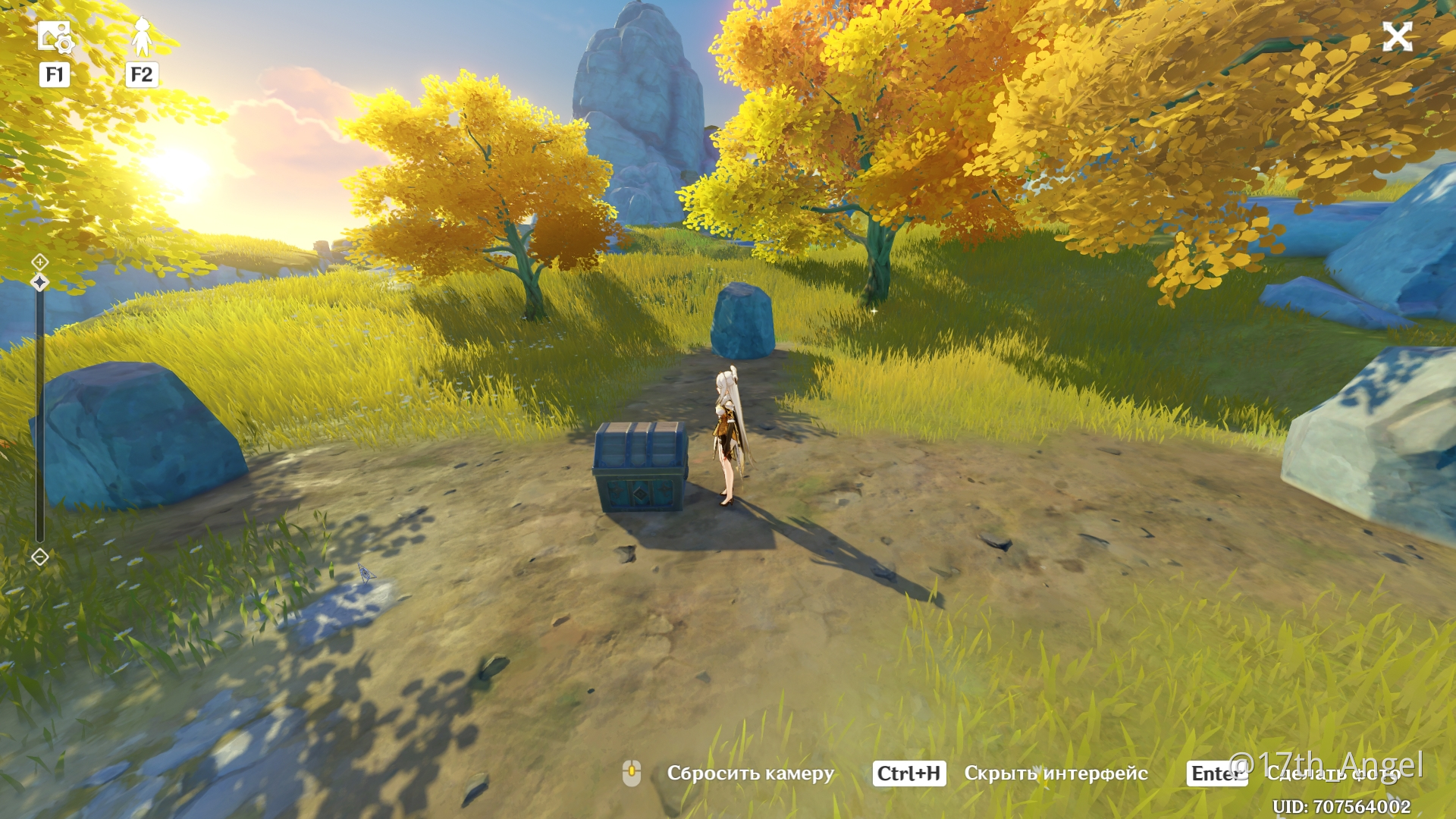Choose "Сделать фото" to take a photo
The height and width of the screenshot is (819, 1456).
[1332, 773]
